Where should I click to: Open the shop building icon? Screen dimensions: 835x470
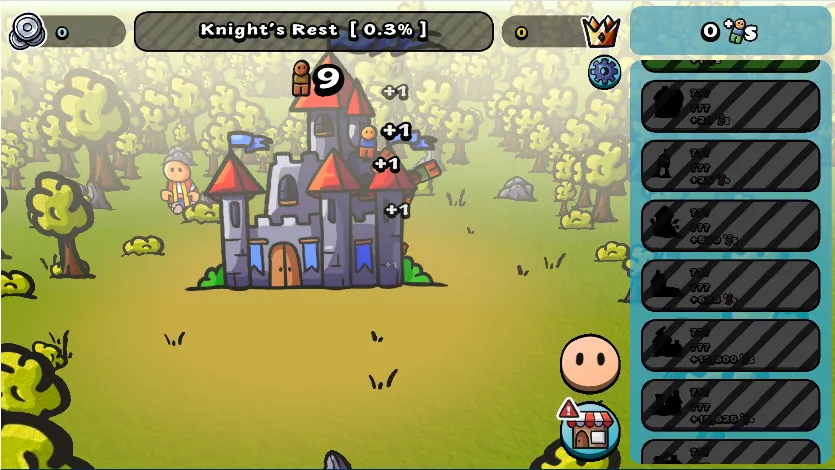click(590, 430)
